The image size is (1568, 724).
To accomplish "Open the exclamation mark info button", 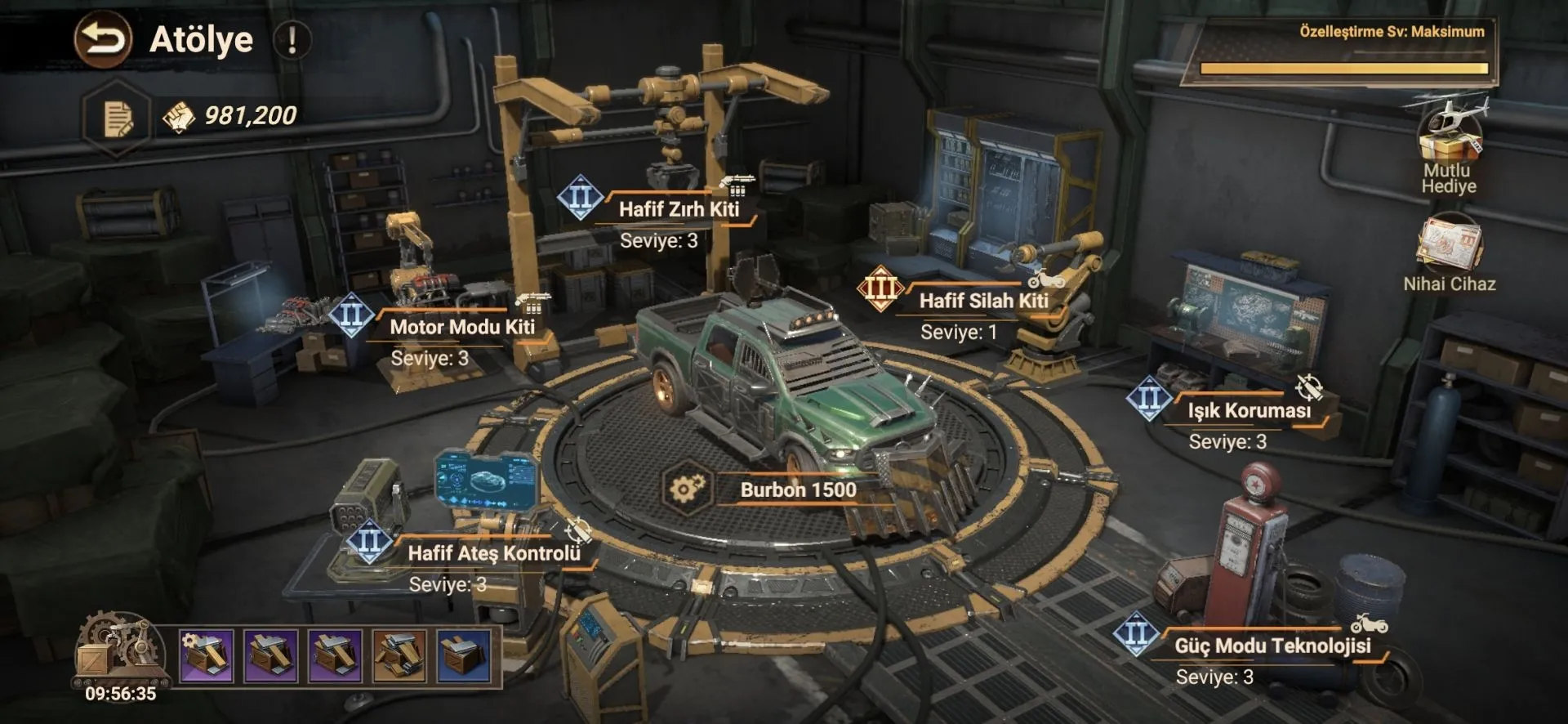I will click(292, 39).
